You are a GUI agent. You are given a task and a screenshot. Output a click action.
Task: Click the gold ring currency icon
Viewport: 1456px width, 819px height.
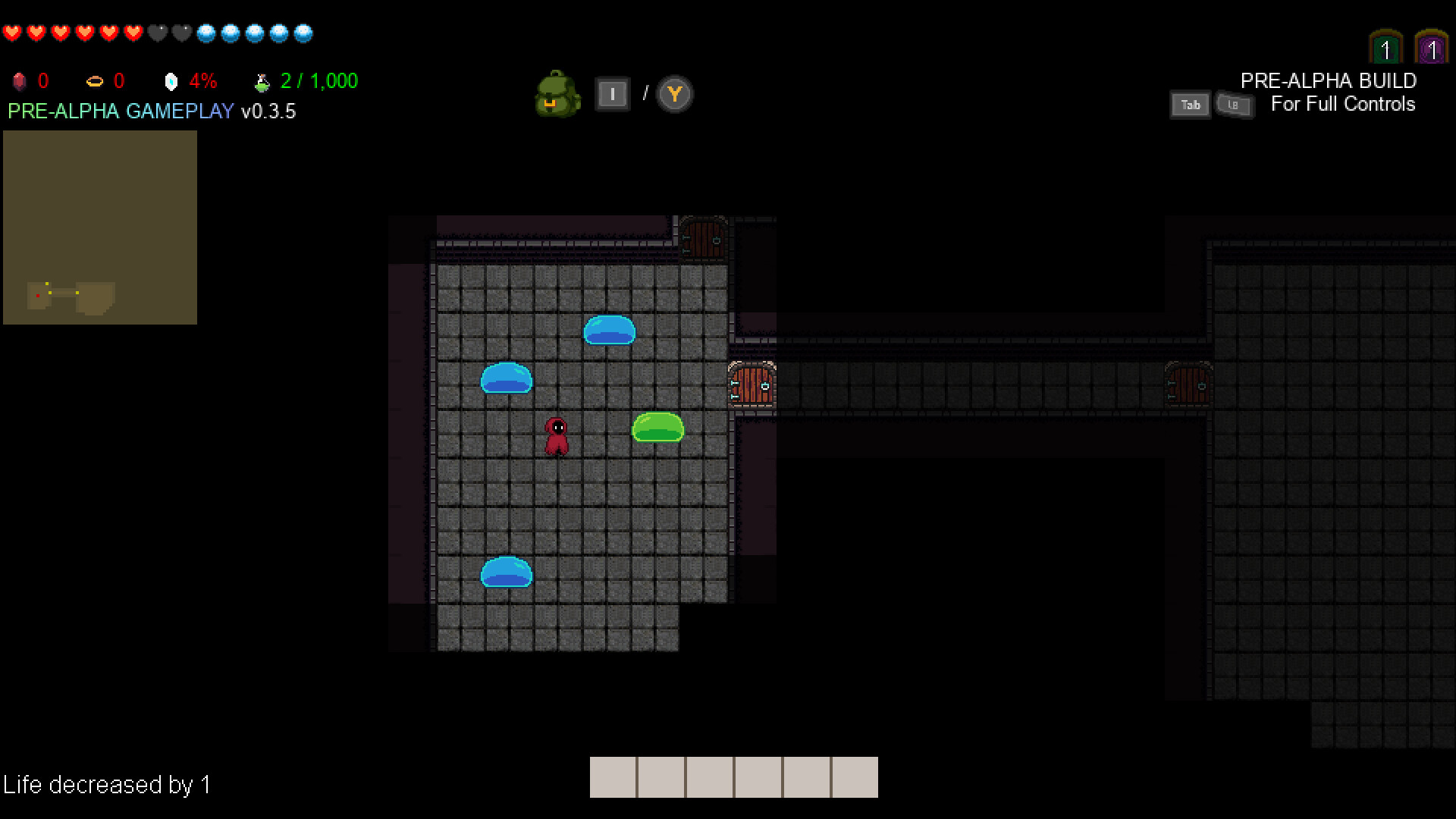coord(94,81)
